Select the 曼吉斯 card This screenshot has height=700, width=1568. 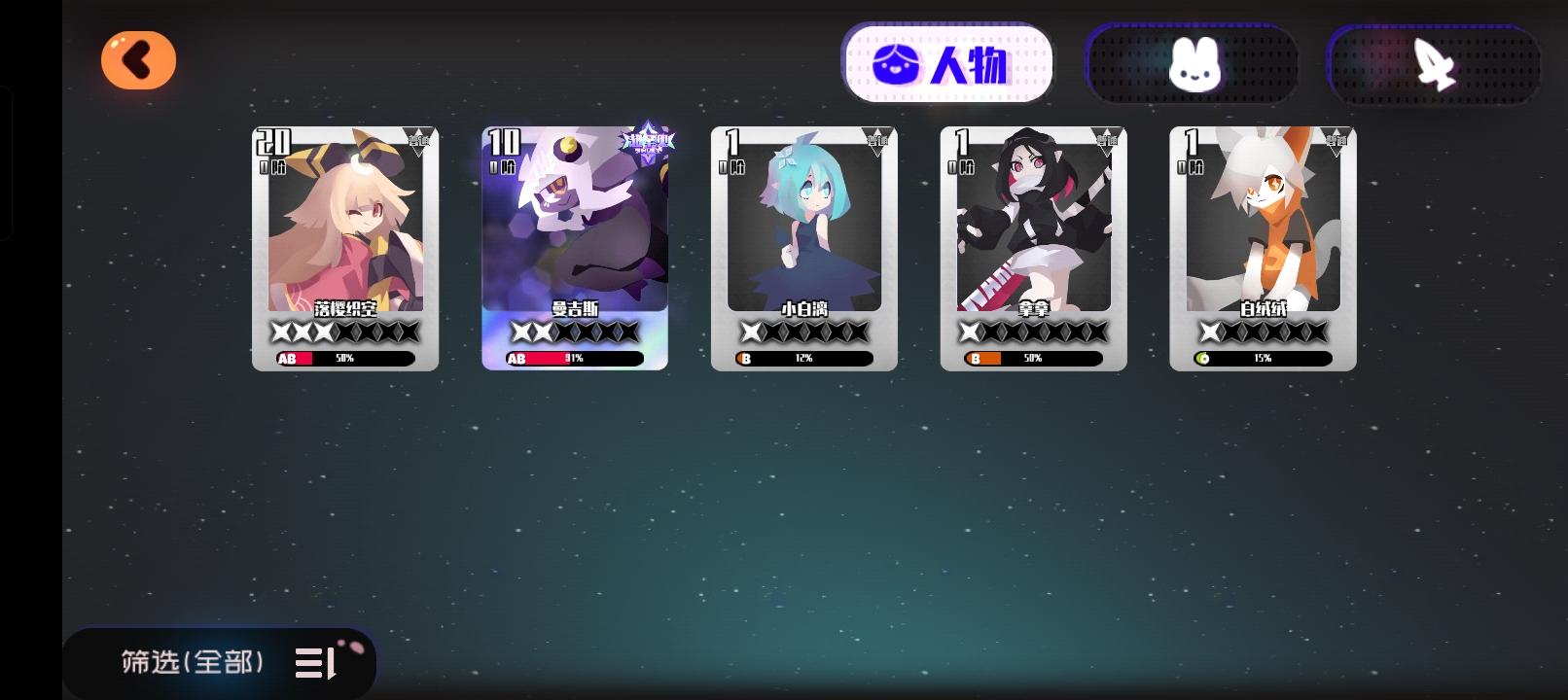pos(574,243)
